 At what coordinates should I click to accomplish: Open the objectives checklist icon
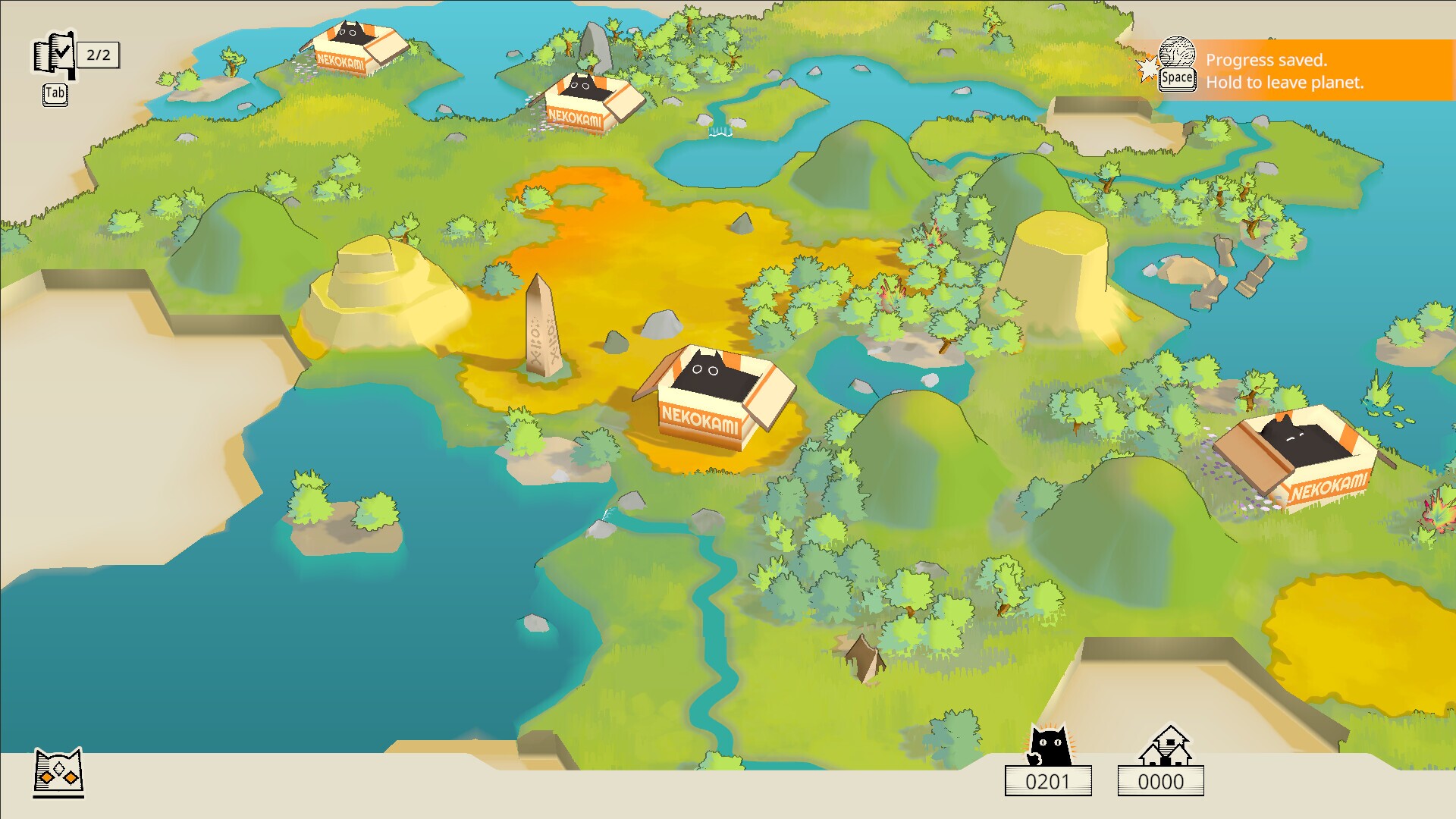tap(55, 53)
